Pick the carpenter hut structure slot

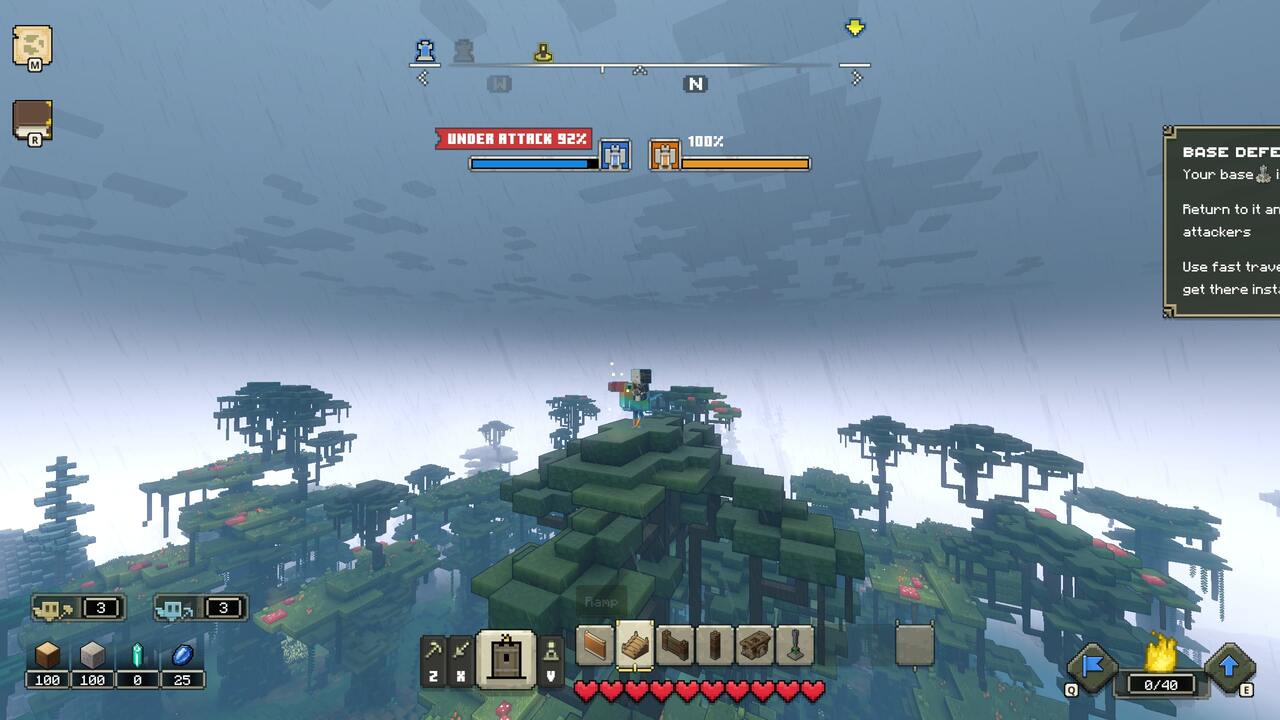(755, 645)
